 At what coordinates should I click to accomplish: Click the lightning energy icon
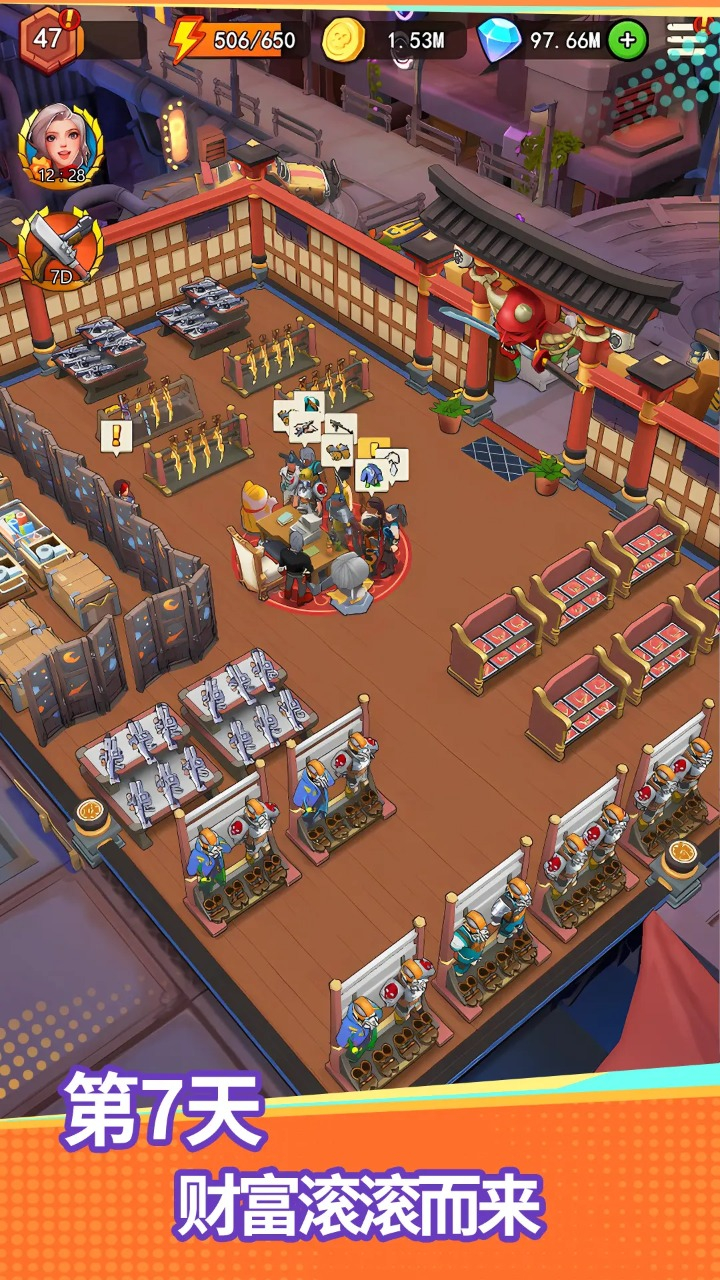[186, 40]
